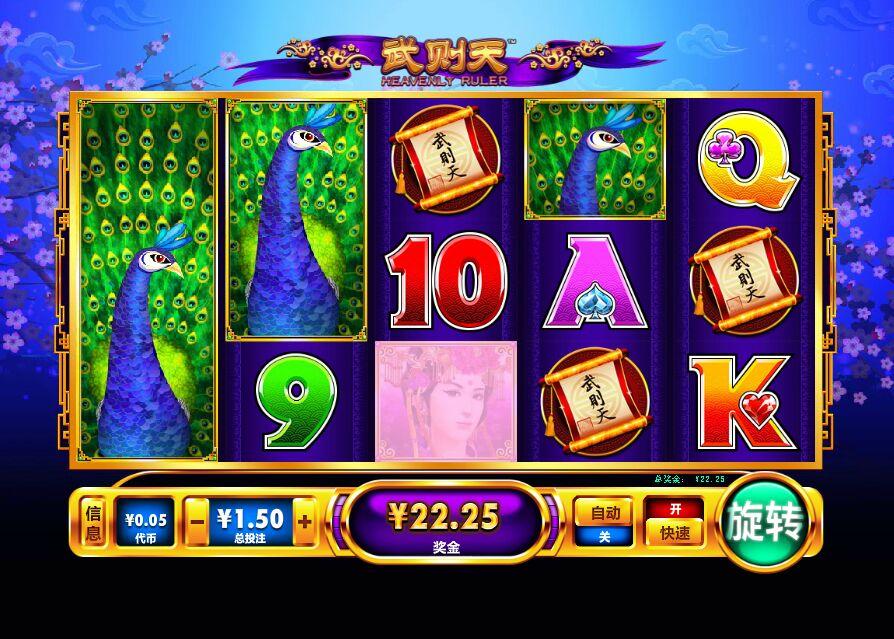Open the 信息 info panel

(94, 523)
